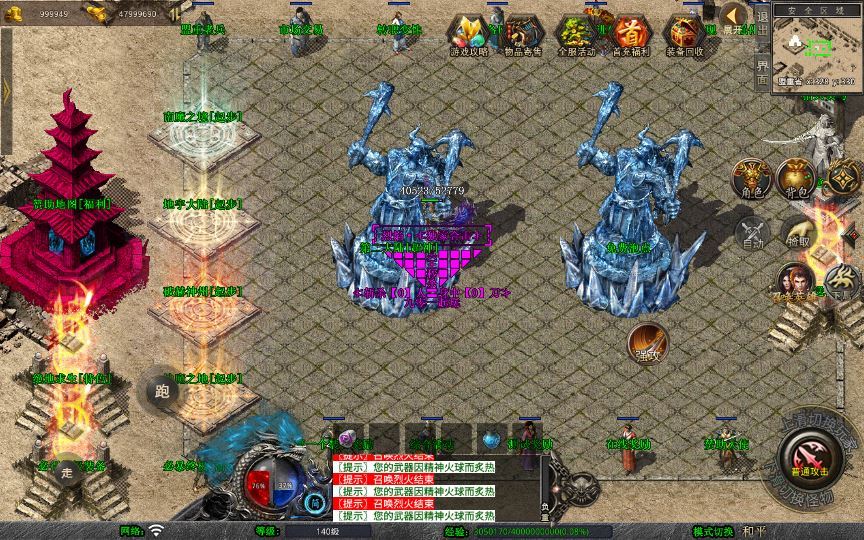Switch to 走 walk movement mode
This screenshot has width=864, height=540.
coord(69,469)
